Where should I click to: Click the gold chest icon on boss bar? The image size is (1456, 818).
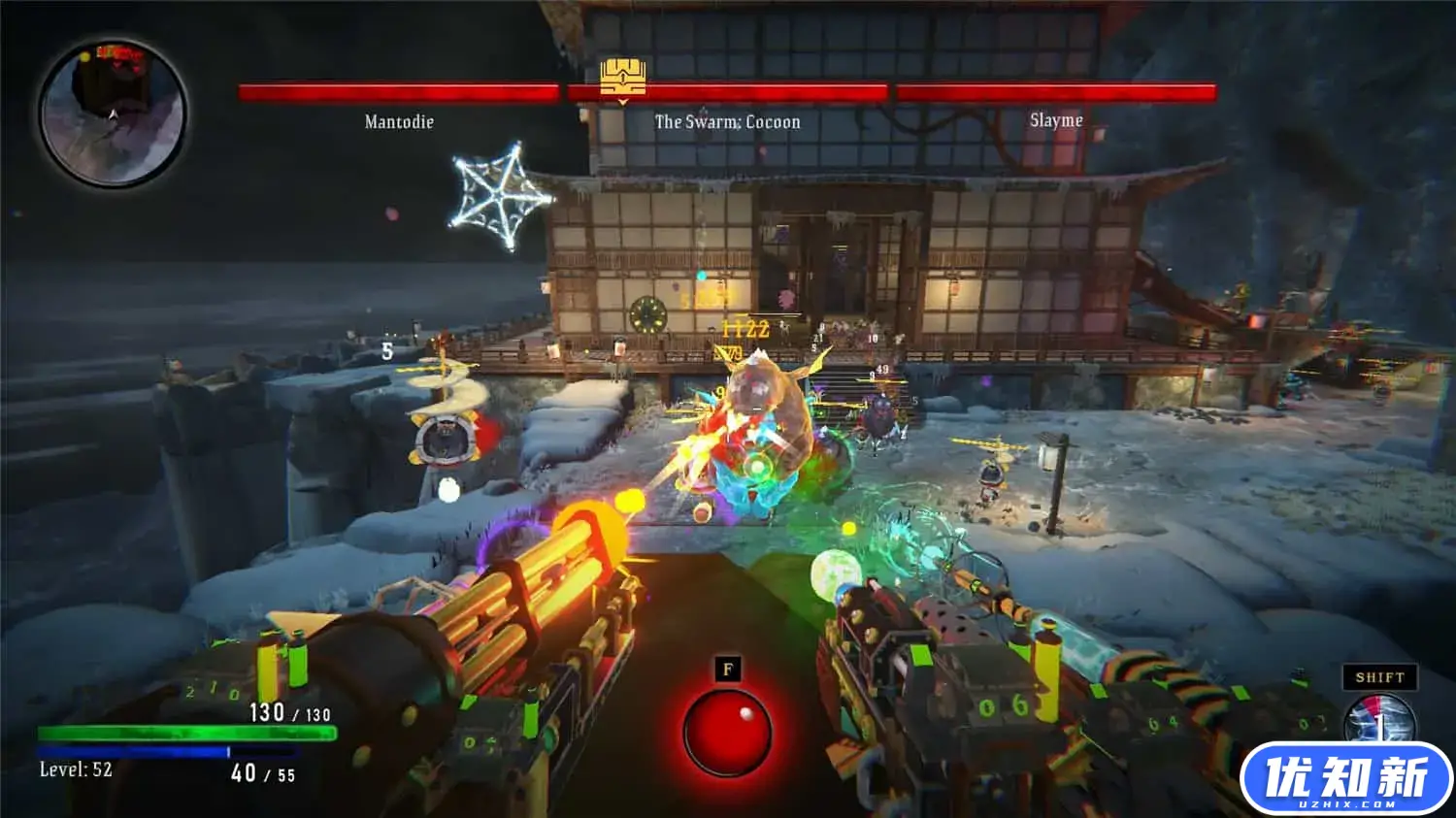tap(622, 77)
